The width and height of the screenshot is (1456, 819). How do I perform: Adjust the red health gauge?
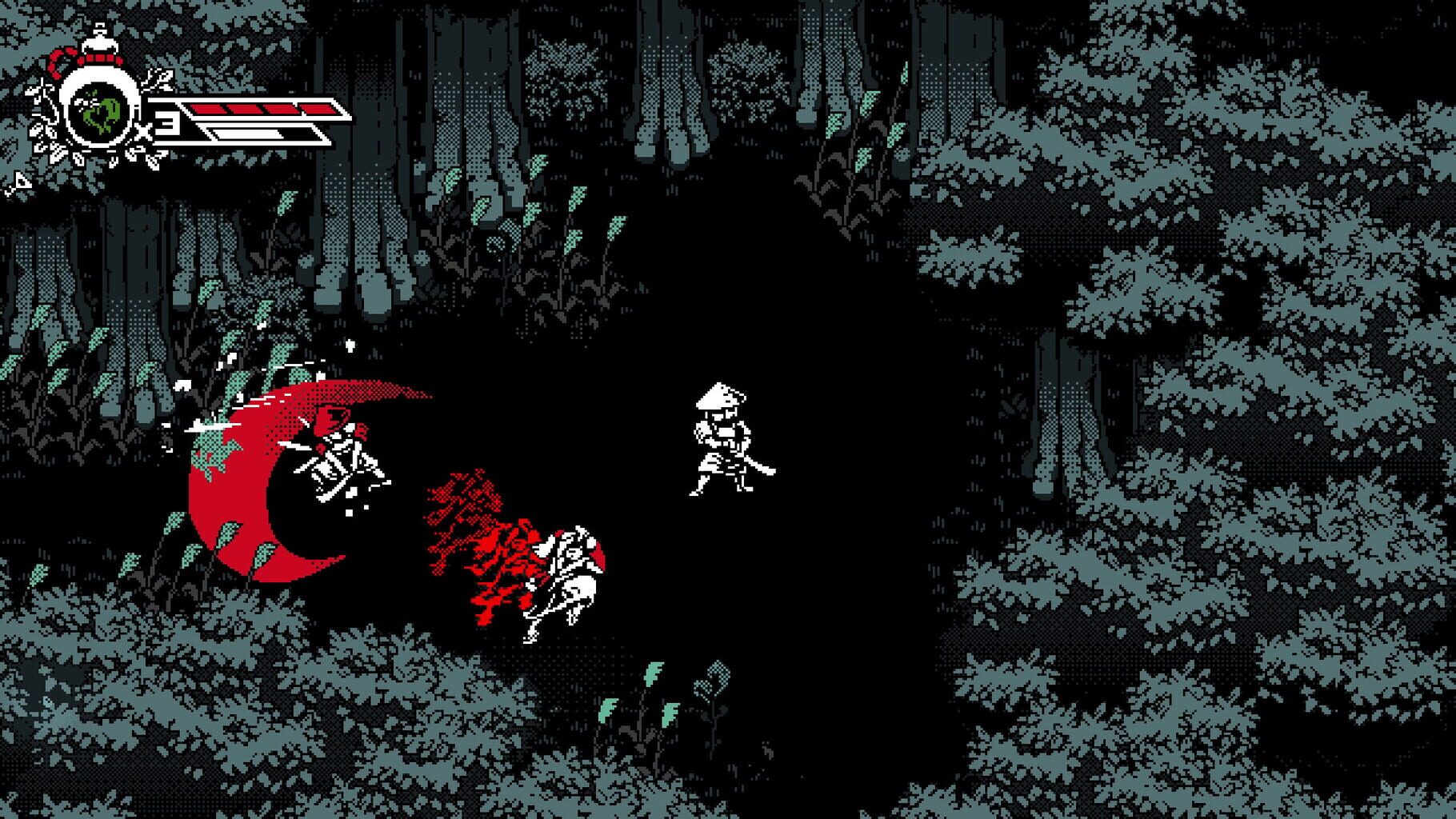pyautogui.click(x=264, y=109)
